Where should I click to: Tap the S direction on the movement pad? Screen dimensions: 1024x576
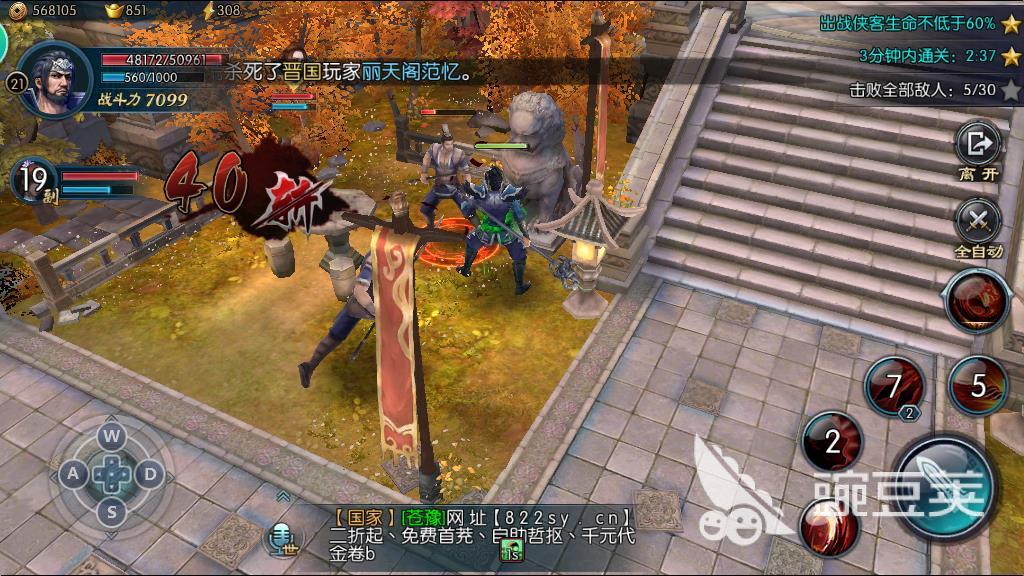coord(112,512)
